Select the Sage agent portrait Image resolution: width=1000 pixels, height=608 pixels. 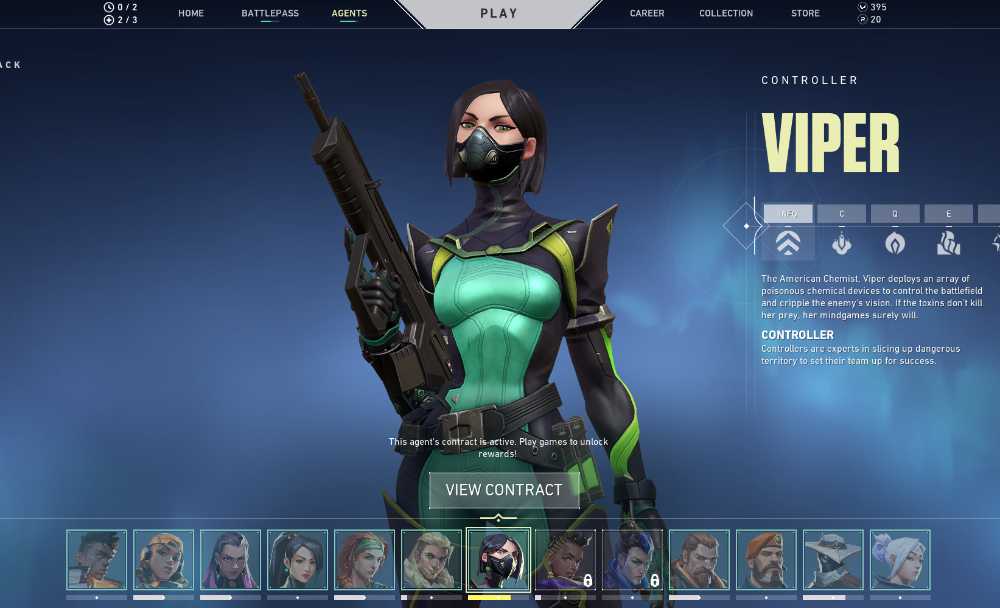point(298,559)
